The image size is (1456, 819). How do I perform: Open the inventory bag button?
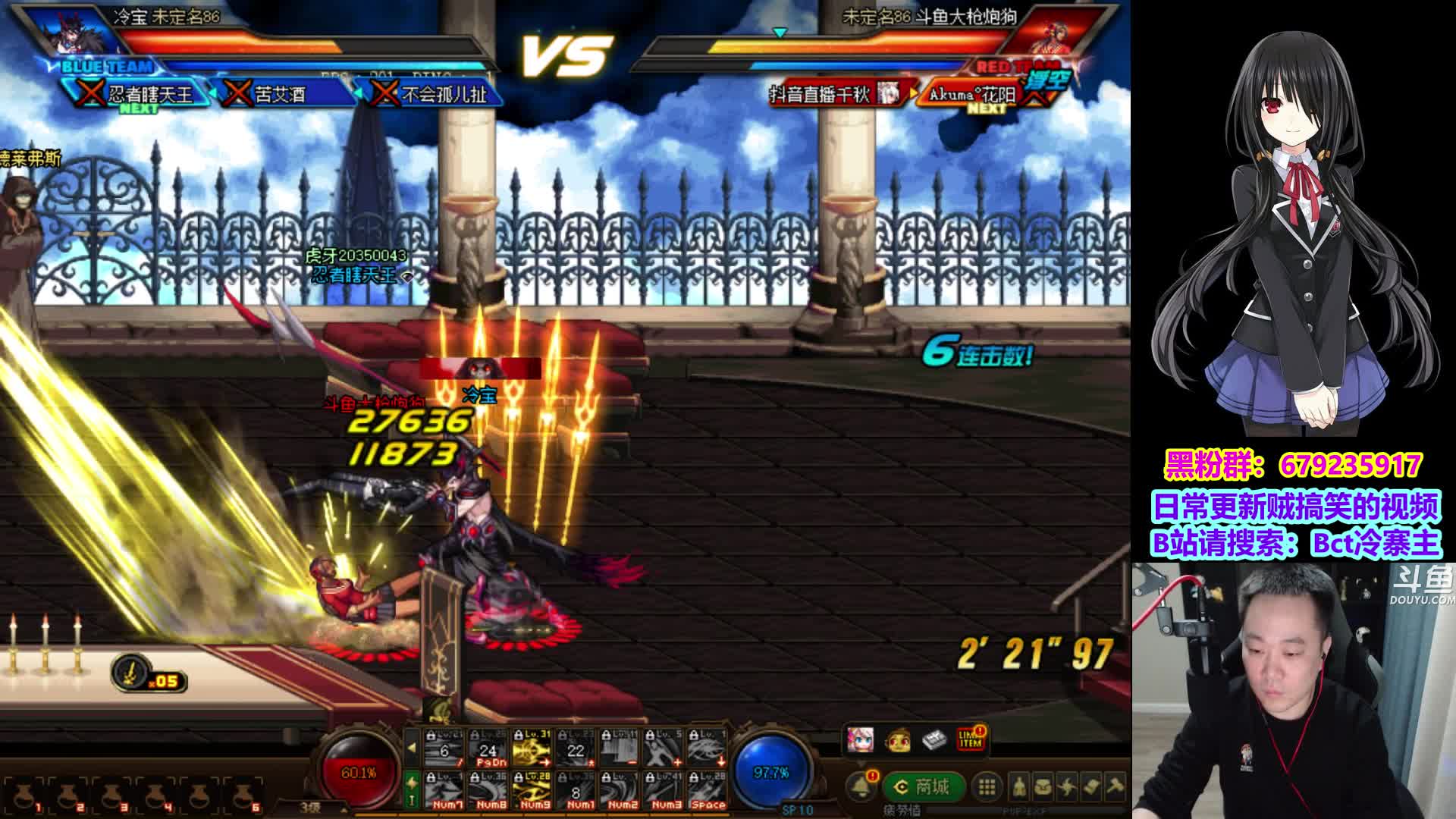(1043, 787)
